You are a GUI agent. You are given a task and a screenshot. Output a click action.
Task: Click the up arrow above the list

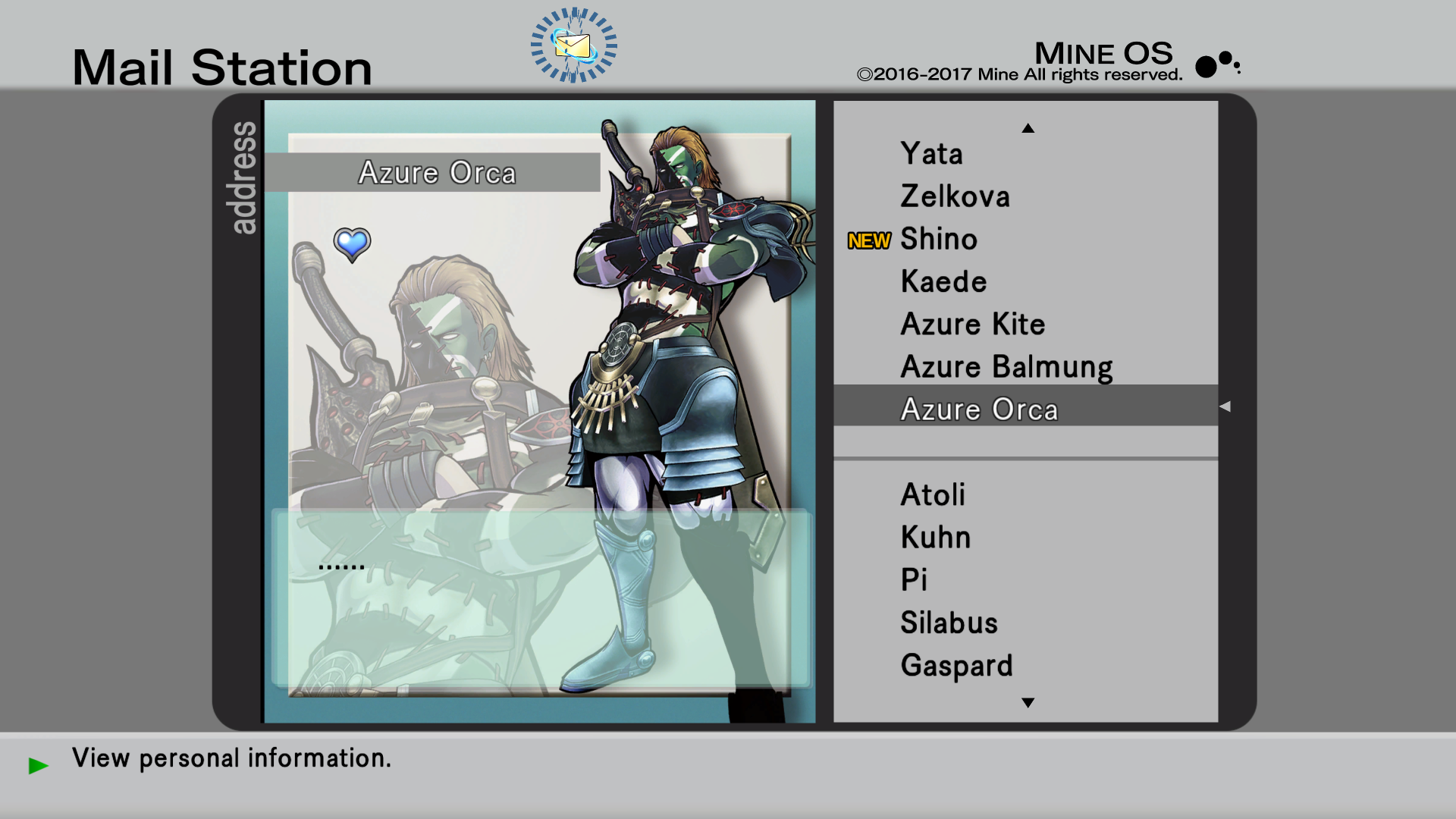[1028, 128]
